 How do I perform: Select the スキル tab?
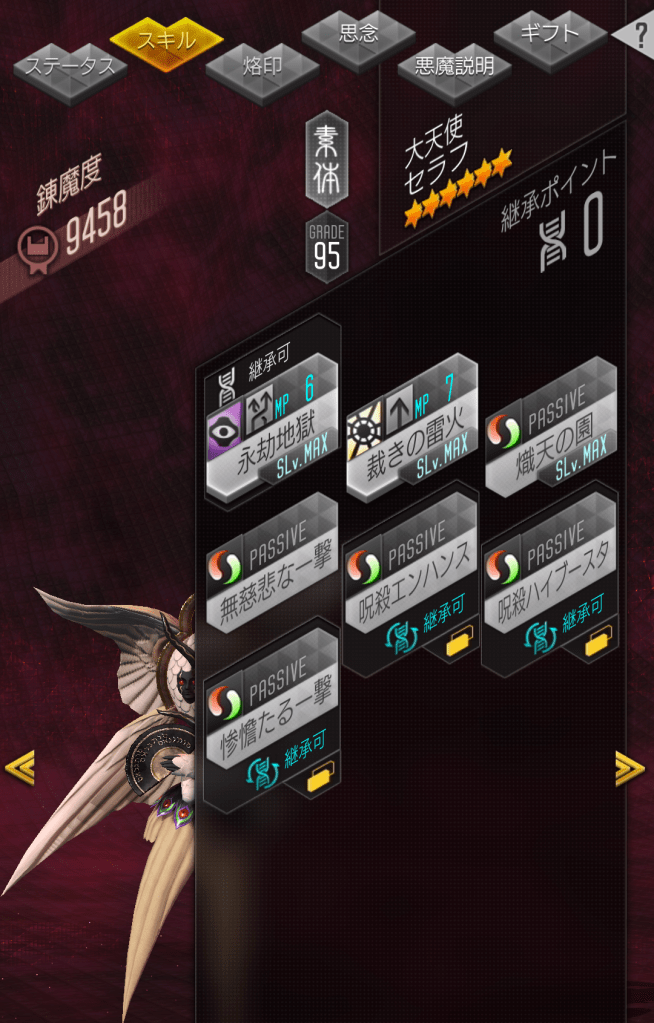tap(166, 40)
